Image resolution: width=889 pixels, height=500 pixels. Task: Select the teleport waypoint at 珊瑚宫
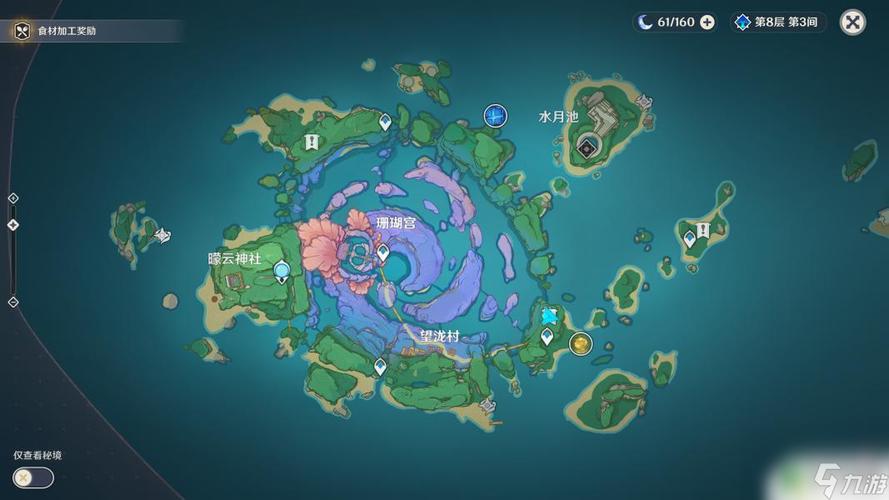click(x=383, y=251)
